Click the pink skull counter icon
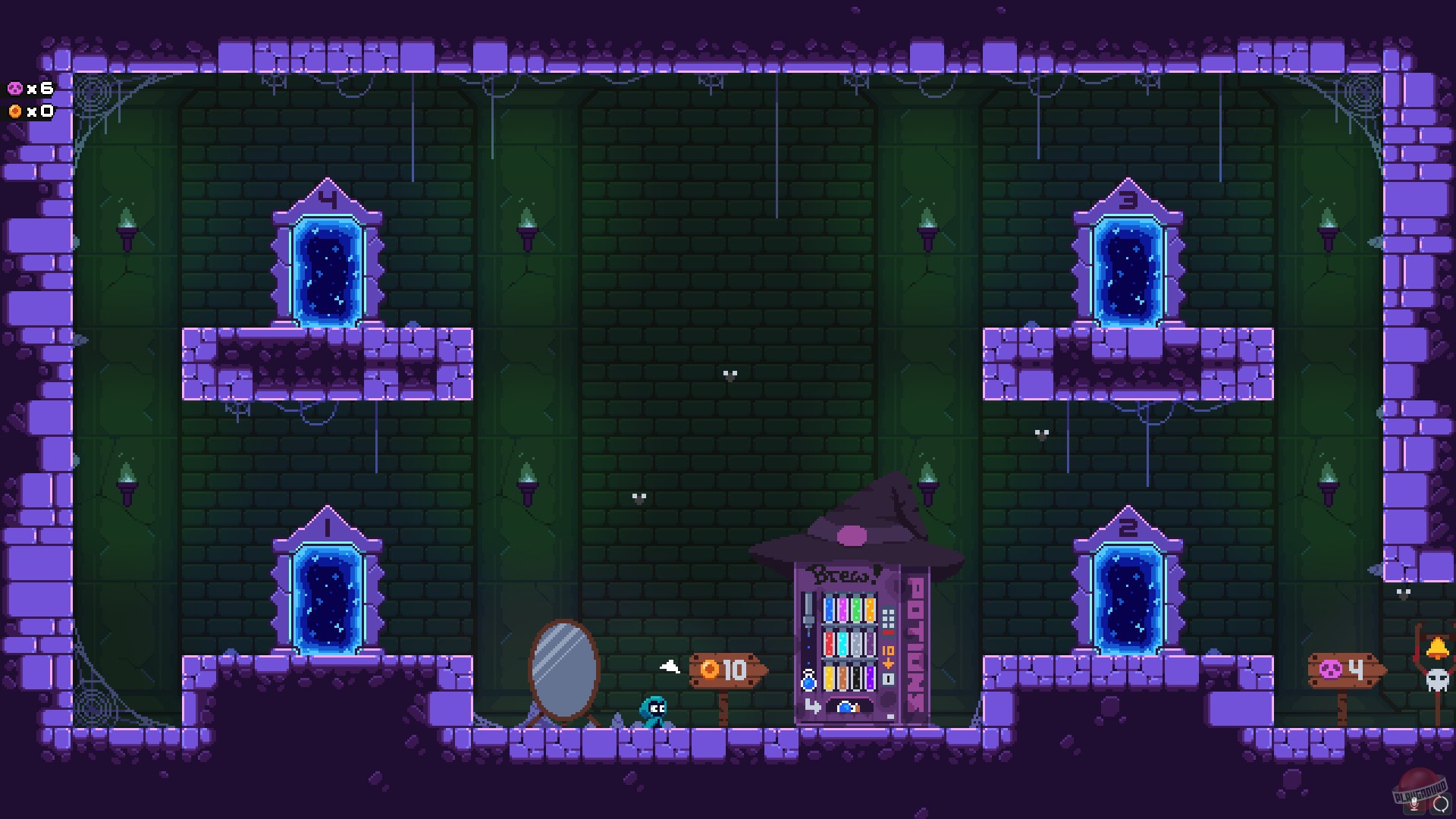 tap(14, 89)
